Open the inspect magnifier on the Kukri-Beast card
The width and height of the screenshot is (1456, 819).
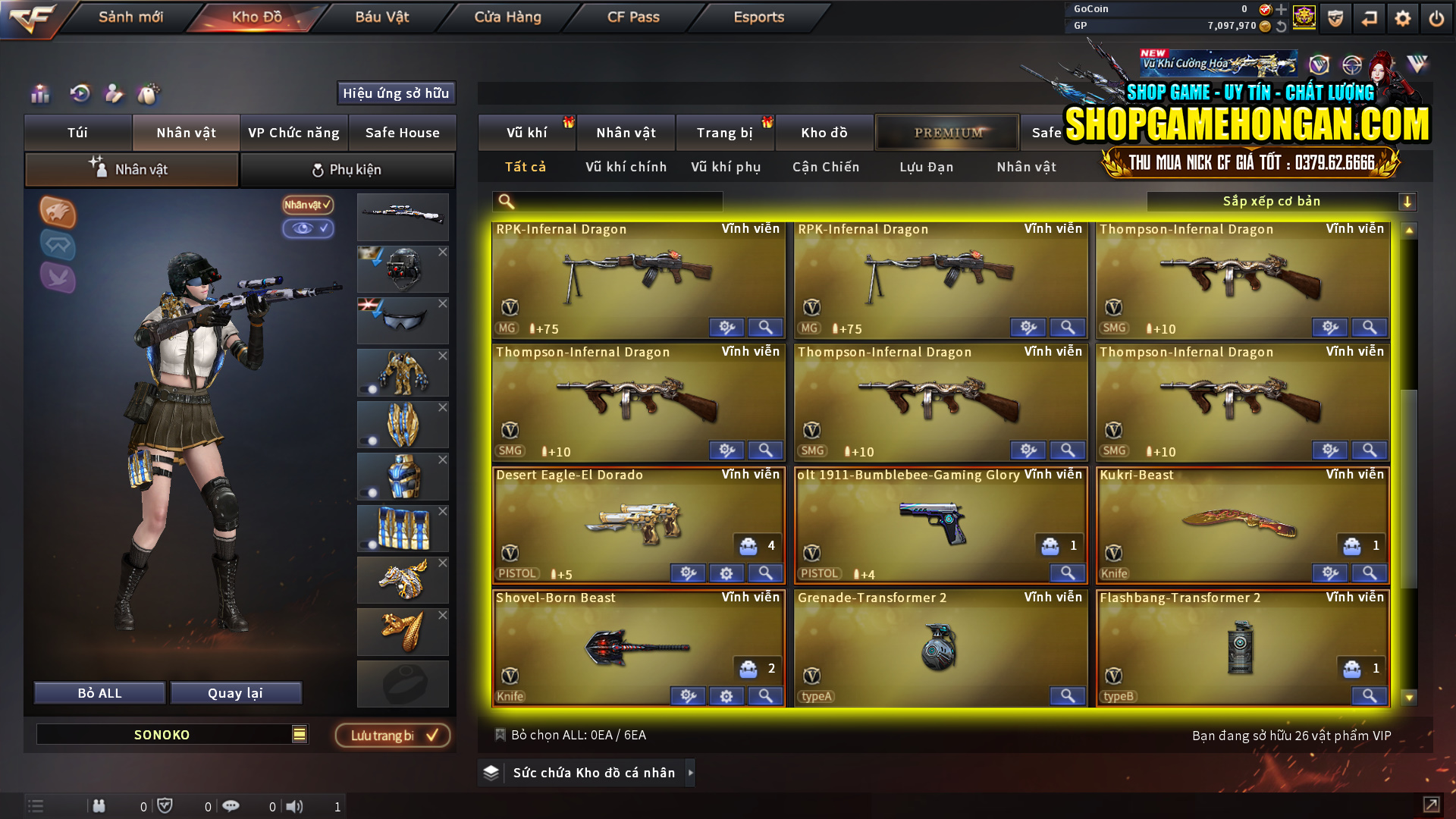tap(1369, 573)
